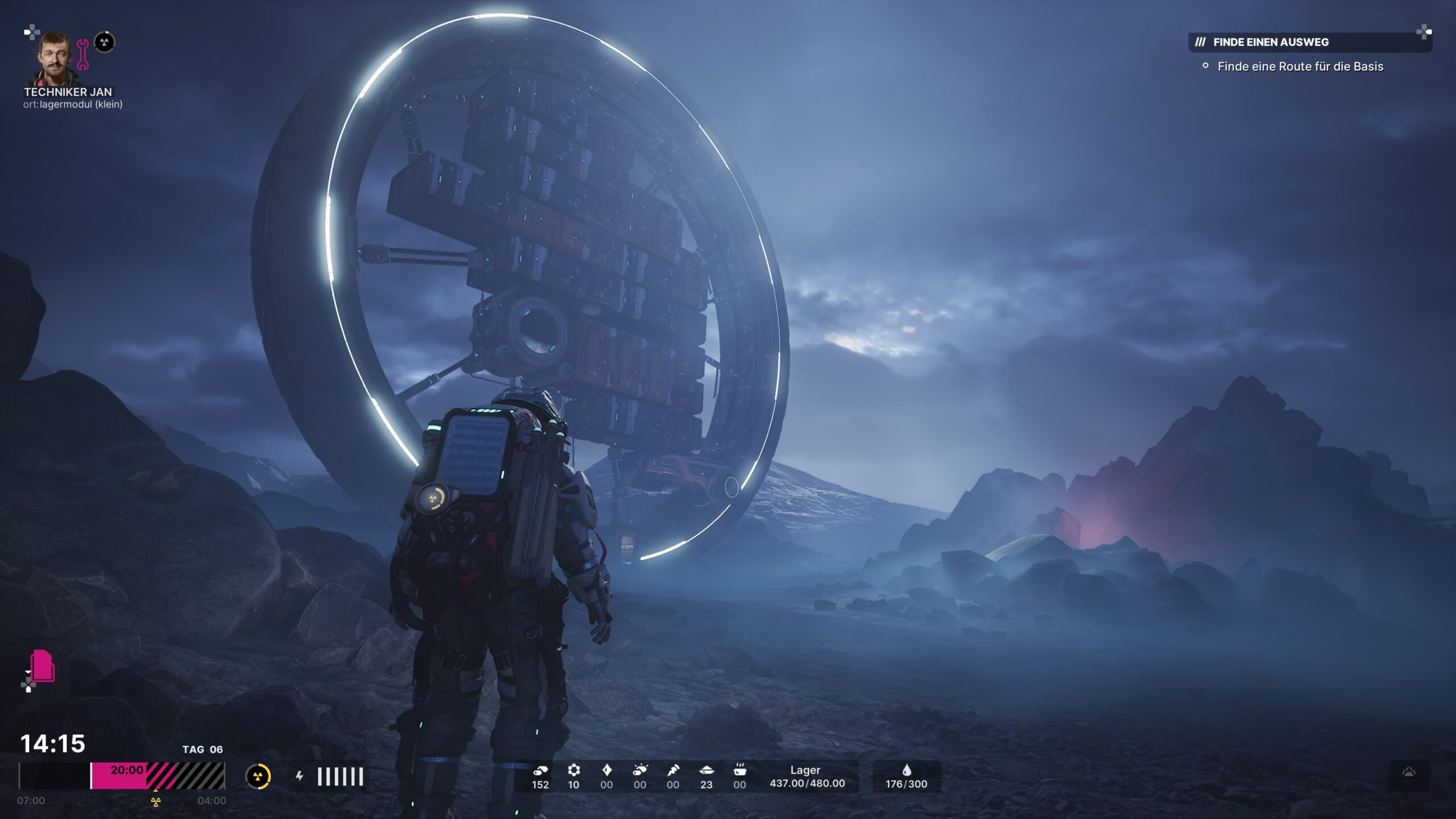
Task: Click the dim icon in the bottom-right corner
Action: pos(1409,772)
